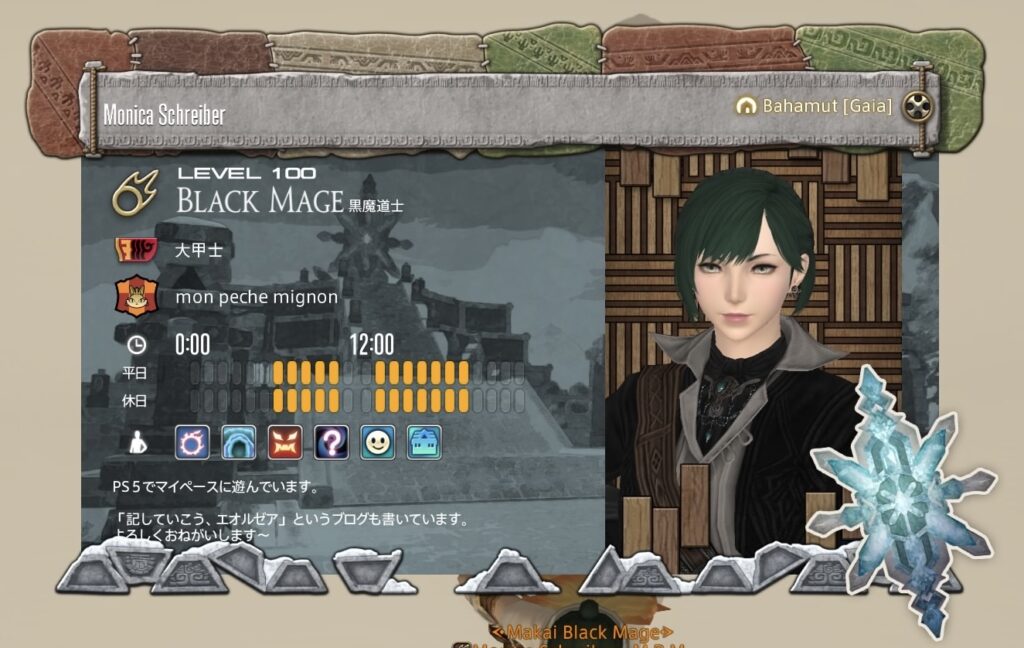Screen dimensions: 1024x648
Task: Click the meteor main scenario playstyle icon
Action: [192, 441]
